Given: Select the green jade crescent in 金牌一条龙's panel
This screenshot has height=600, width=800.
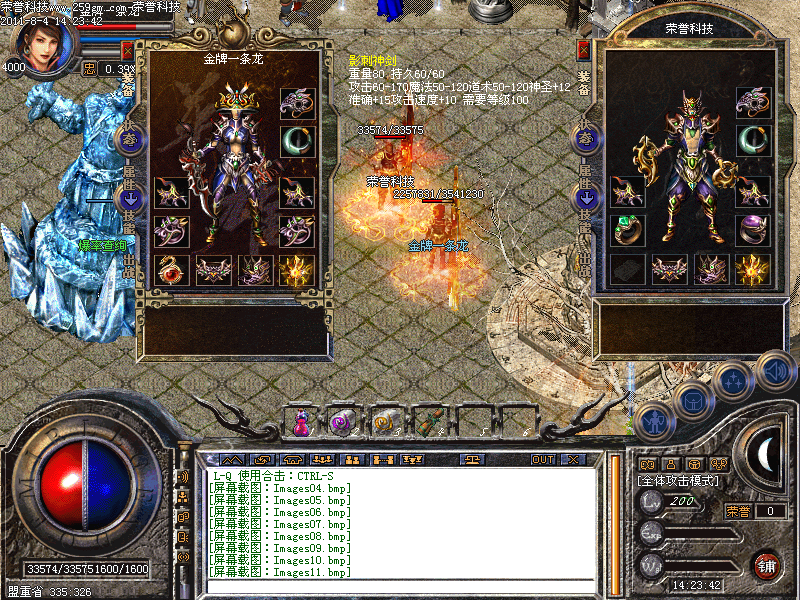Looking at the screenshot, I should [297, 141].
